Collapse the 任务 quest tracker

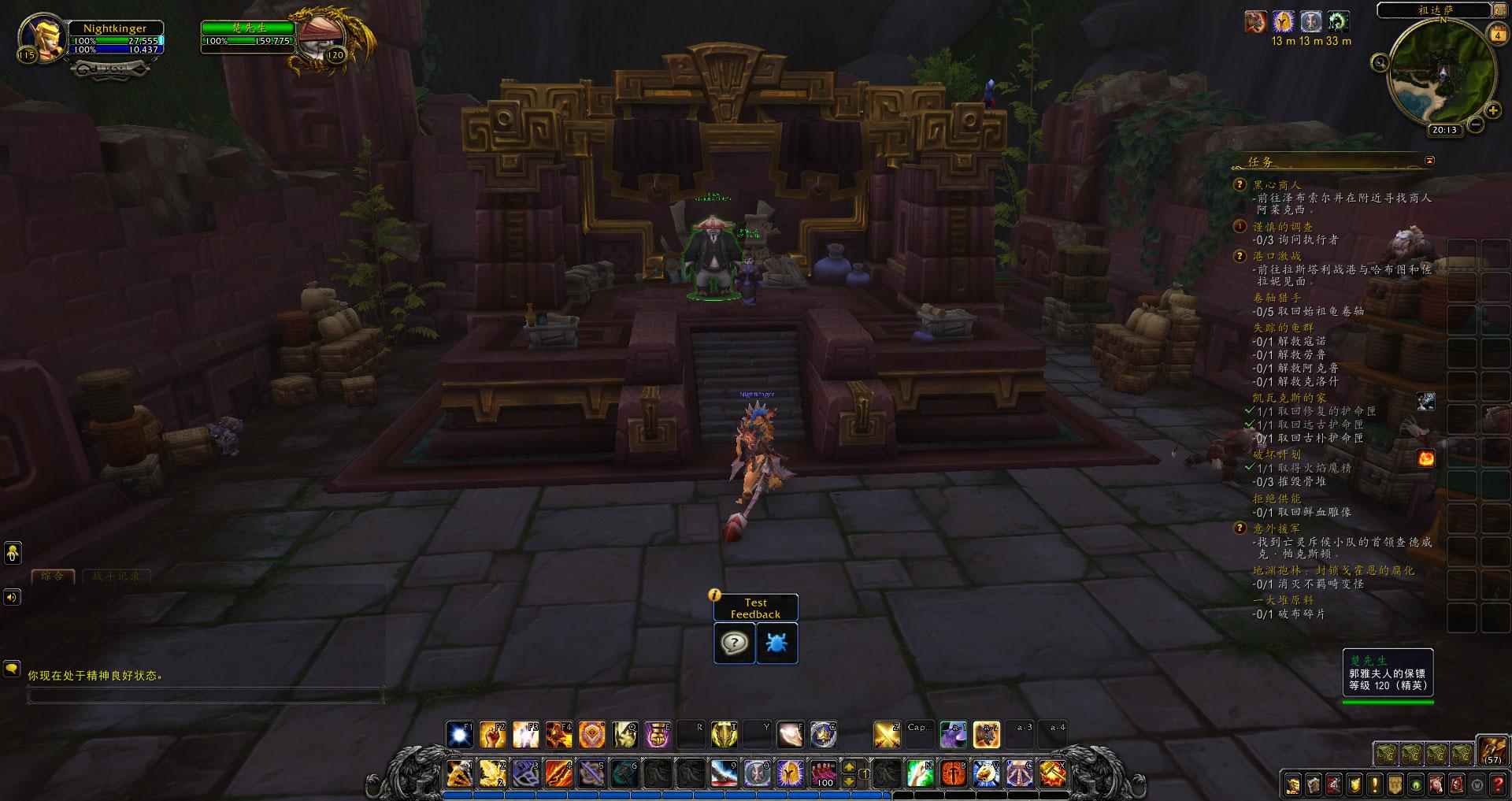pos(1429,161)
